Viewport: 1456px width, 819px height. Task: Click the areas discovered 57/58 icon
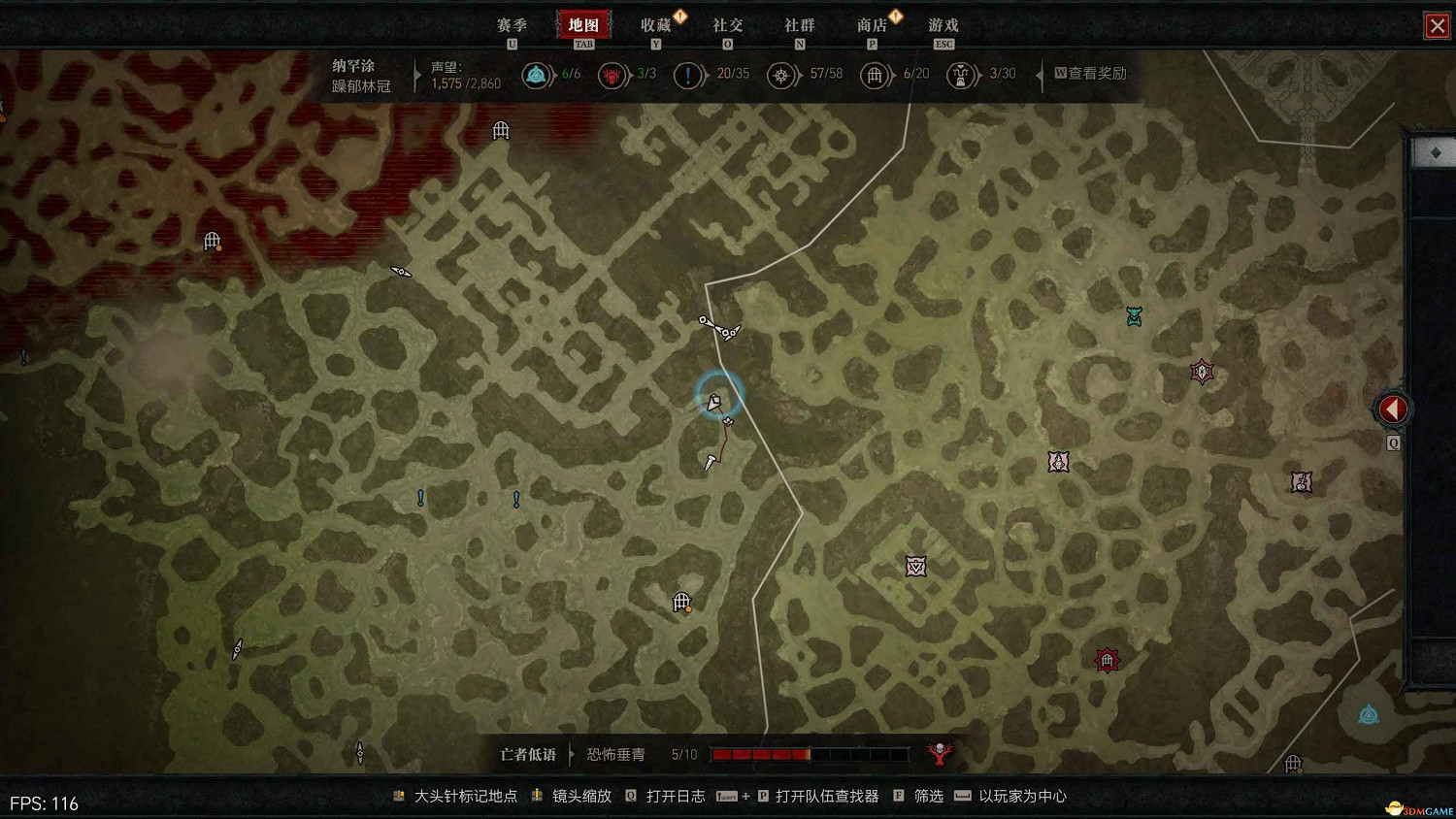(782, 75)
